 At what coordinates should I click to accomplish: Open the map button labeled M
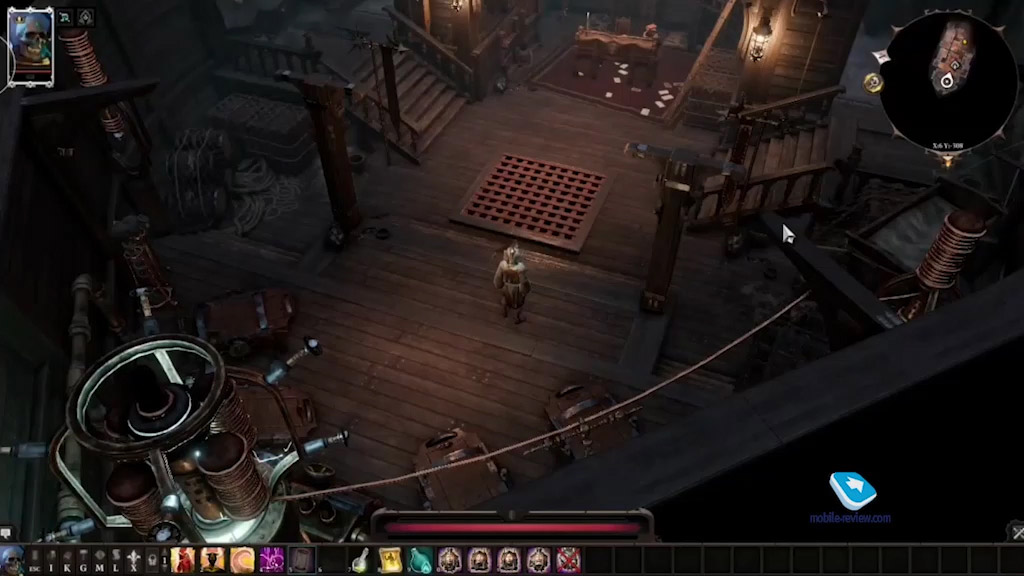pos(99,560)
